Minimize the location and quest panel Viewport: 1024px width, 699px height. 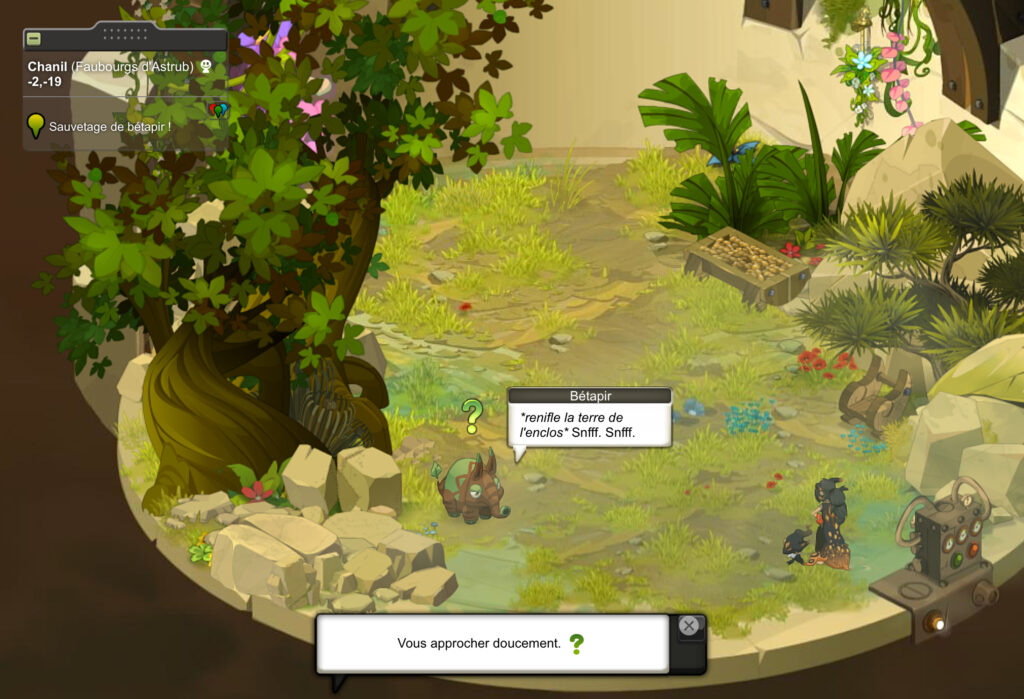pos(33,39)
